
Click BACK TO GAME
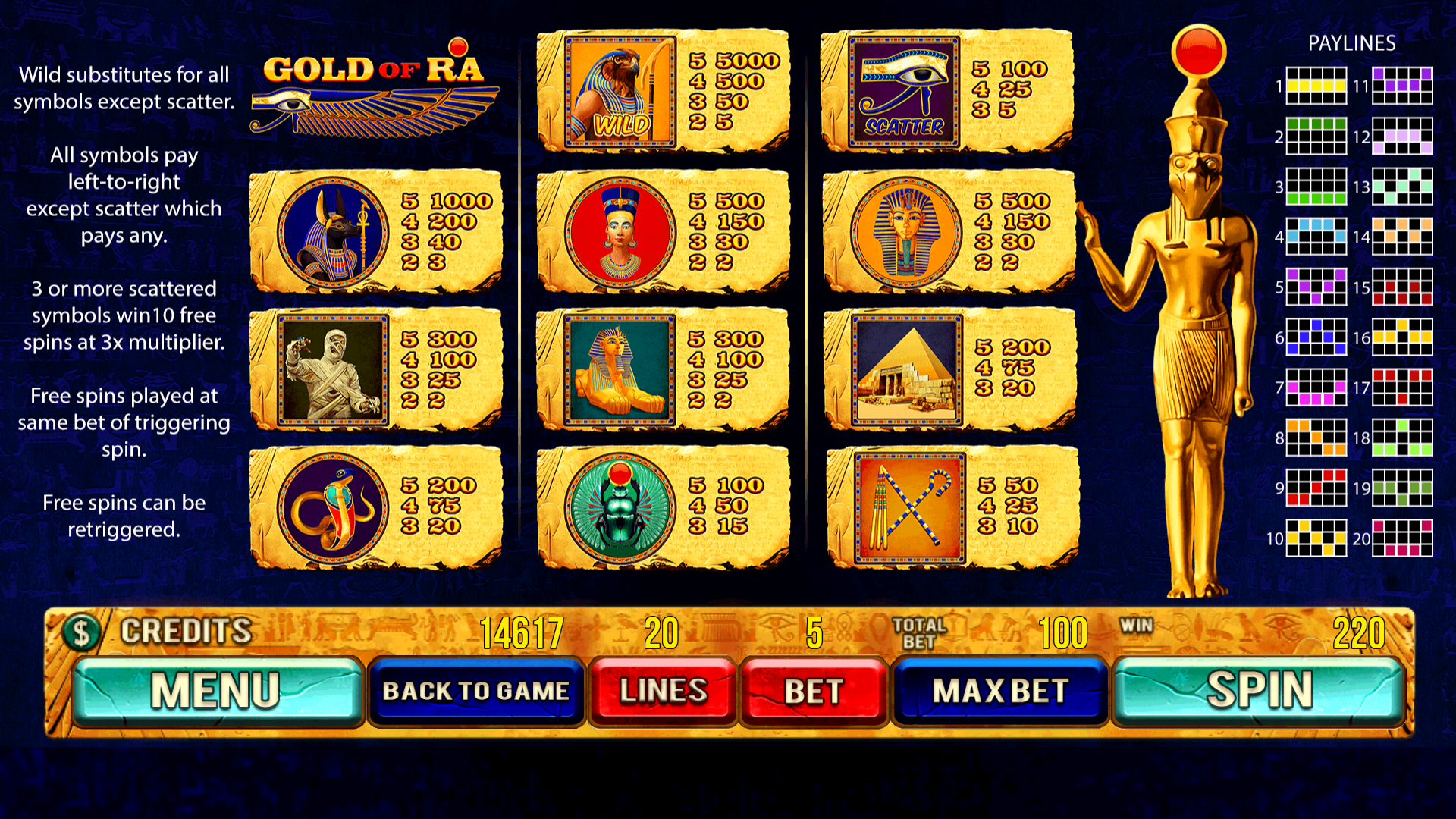(476, 691)
